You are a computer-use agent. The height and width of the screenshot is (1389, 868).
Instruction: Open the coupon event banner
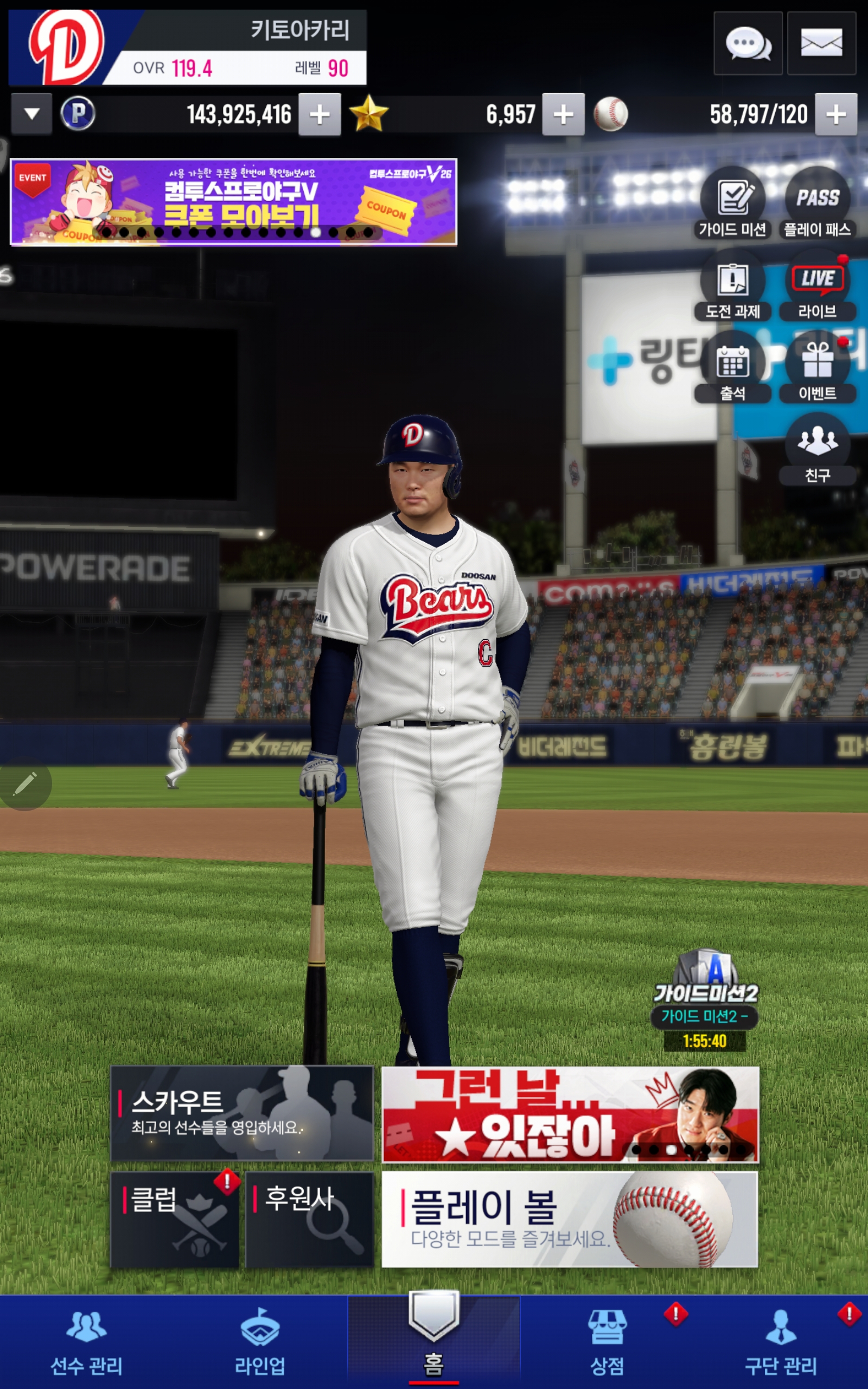click(234, 202)
